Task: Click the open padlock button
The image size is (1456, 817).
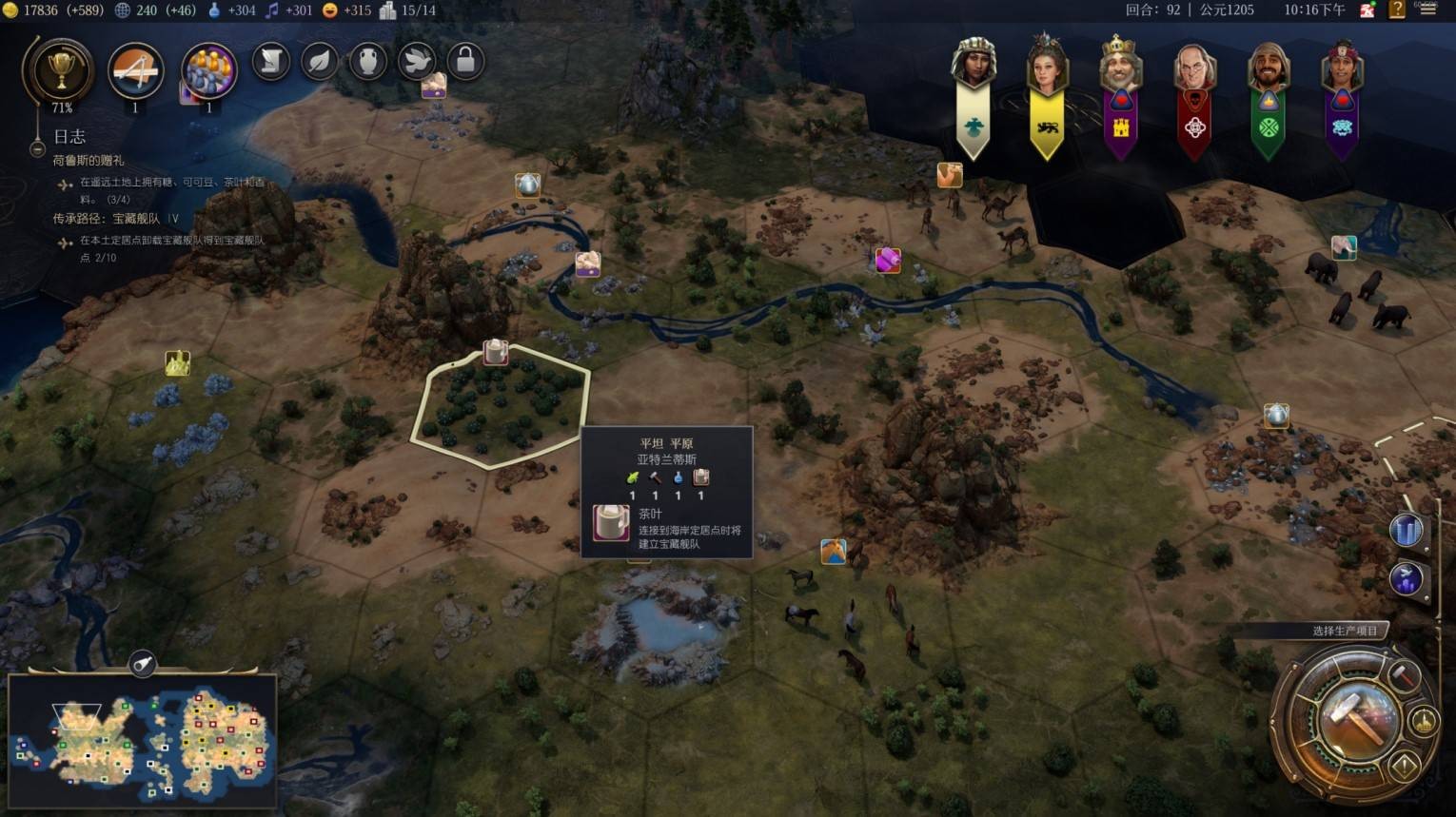Action: click(x=465, y=62)
